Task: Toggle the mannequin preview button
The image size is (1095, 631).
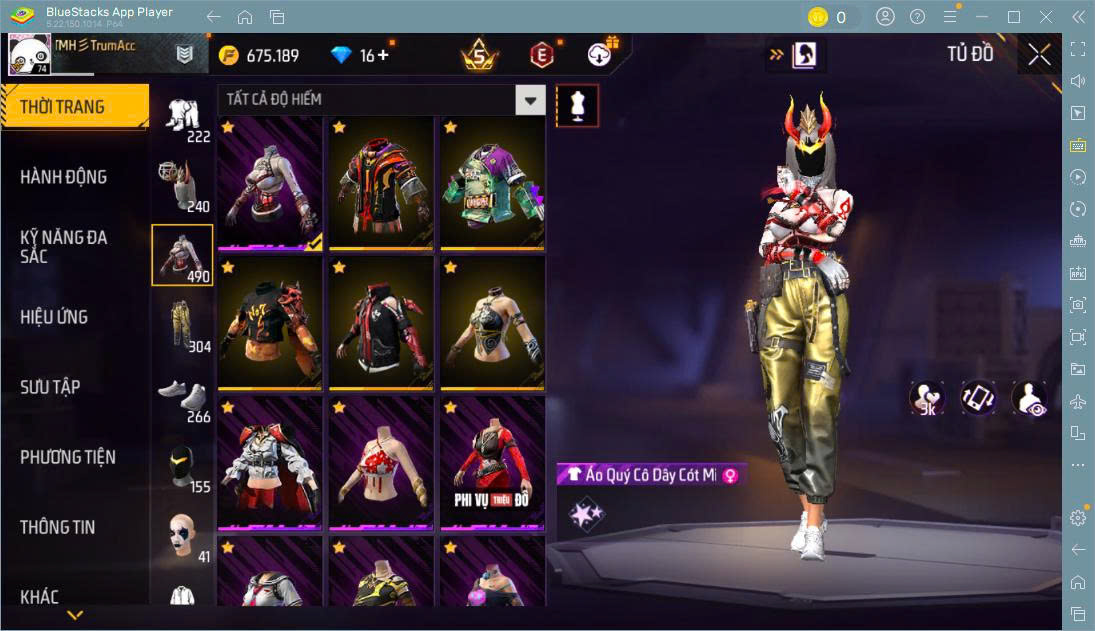Action: coord(578,105)
